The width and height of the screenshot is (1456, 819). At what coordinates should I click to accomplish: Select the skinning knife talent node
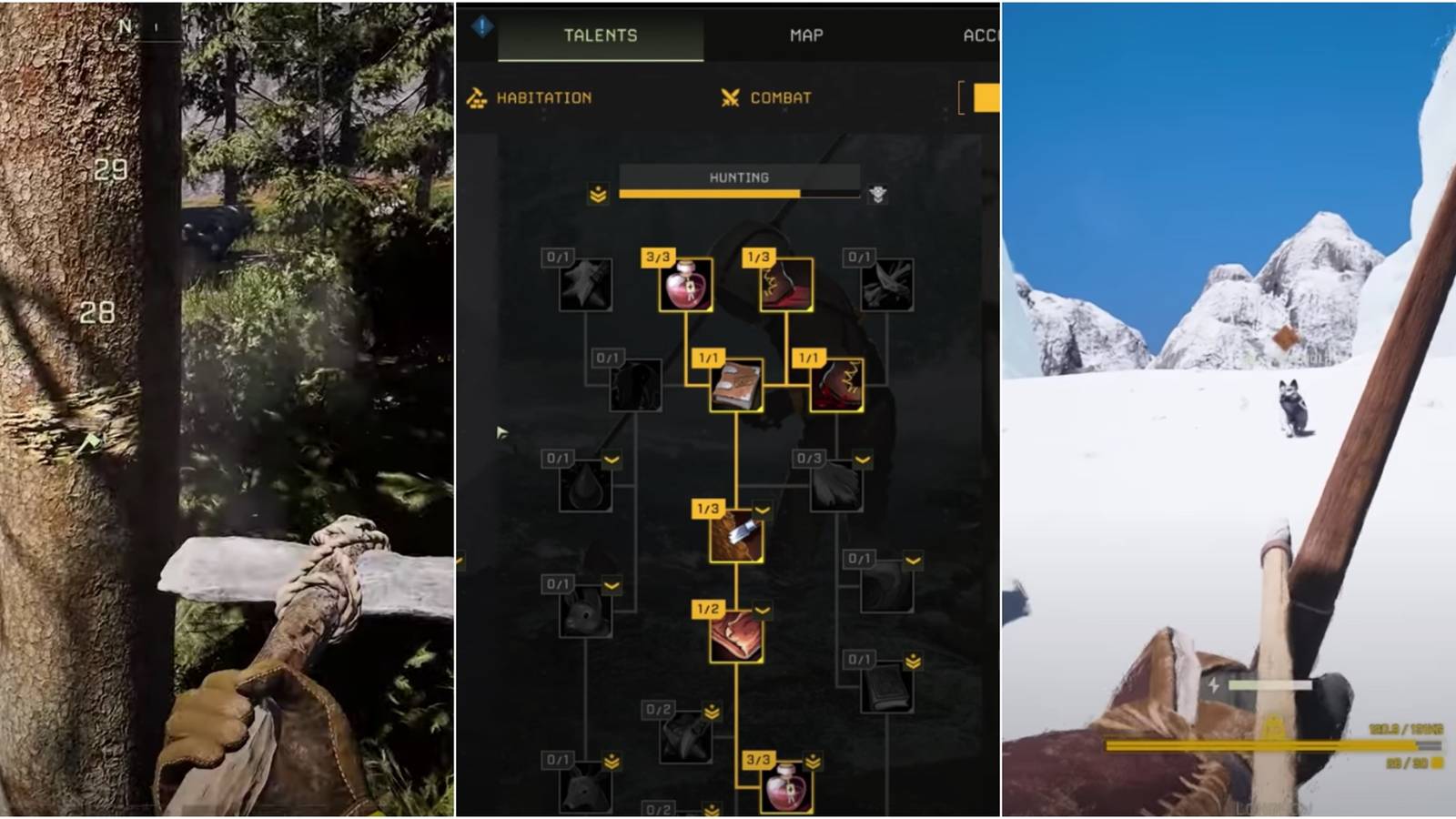point(737,539)
